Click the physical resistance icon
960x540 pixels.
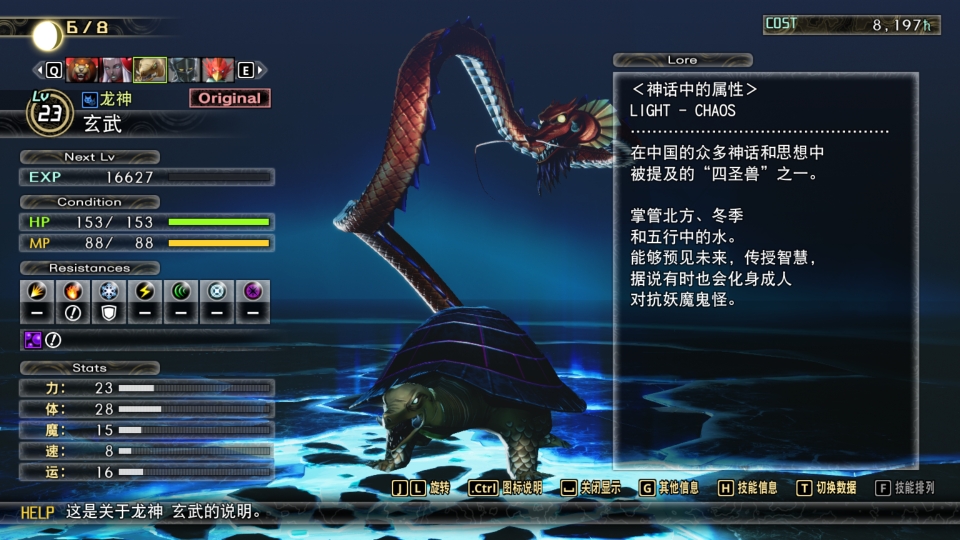coord(35,291)
